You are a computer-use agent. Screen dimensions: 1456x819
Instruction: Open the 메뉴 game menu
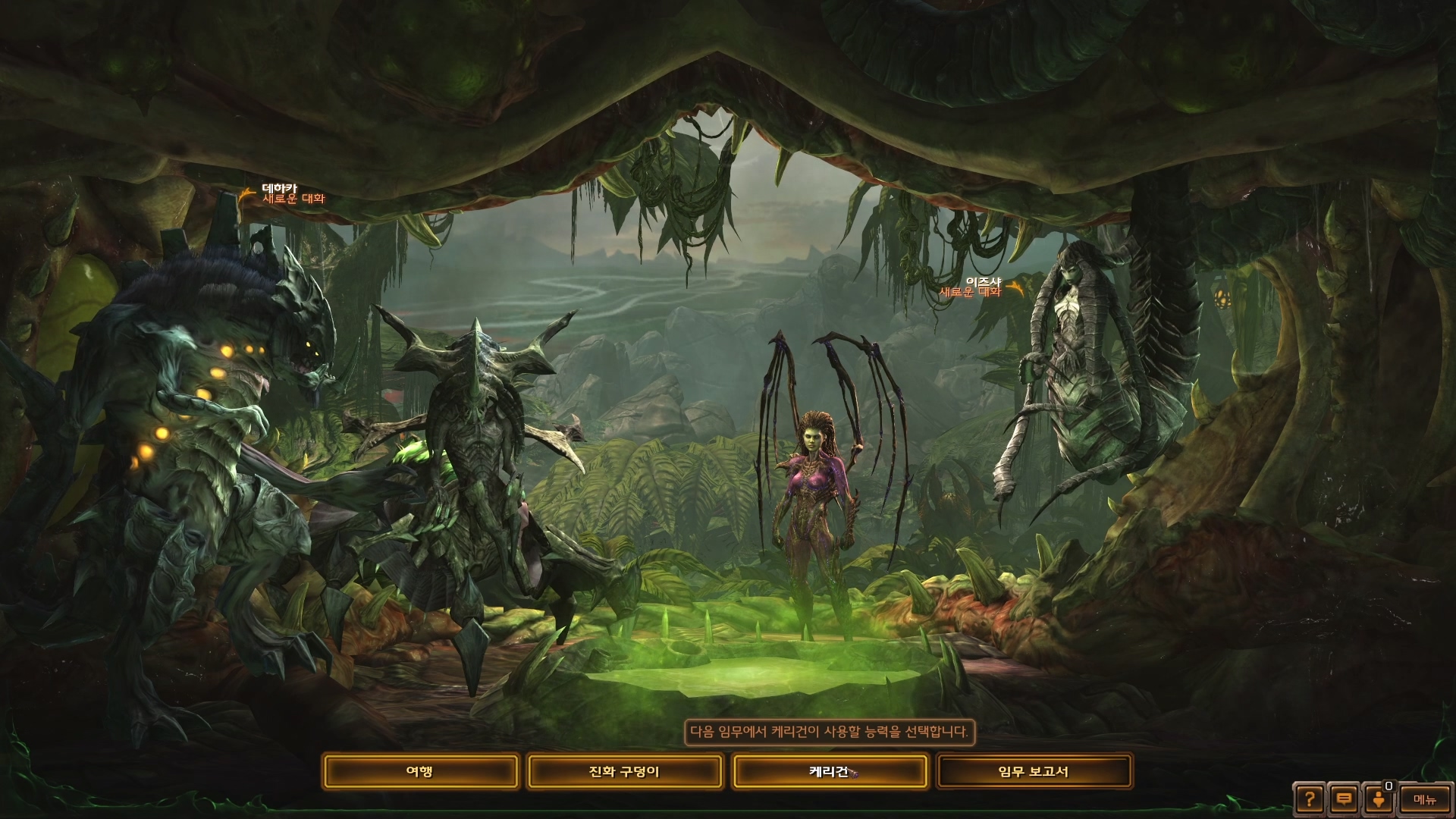(x=1424, y=799)
